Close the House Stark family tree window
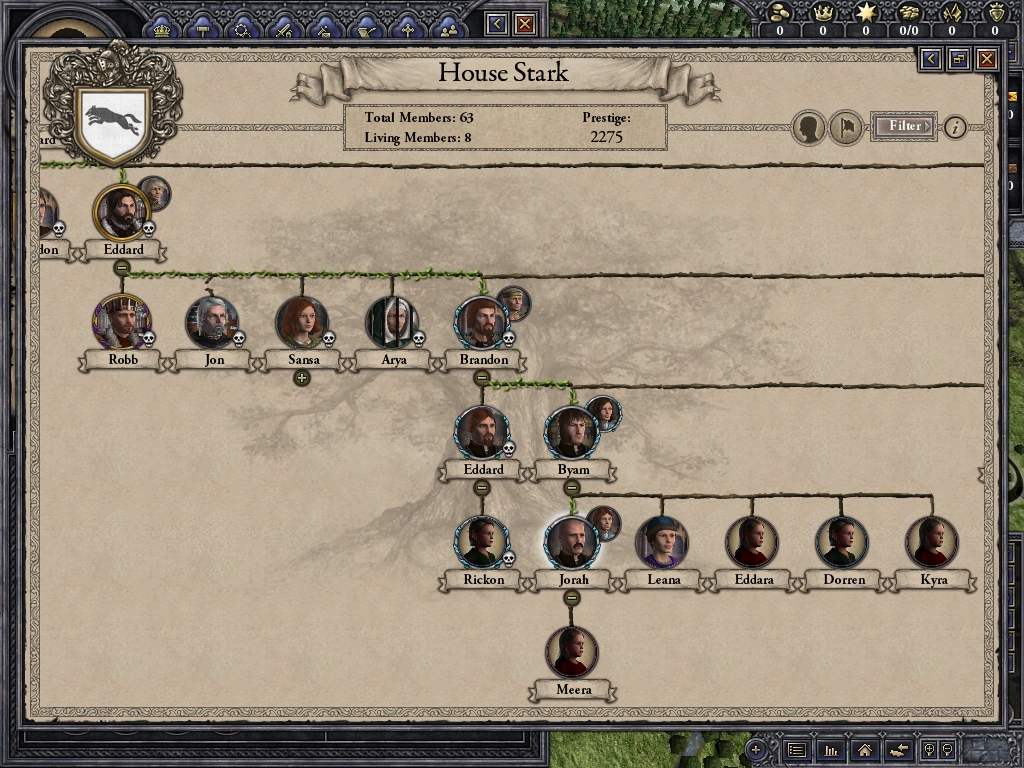The height and width of the screenshot is (768, 1024). click(x=987, y=59)
